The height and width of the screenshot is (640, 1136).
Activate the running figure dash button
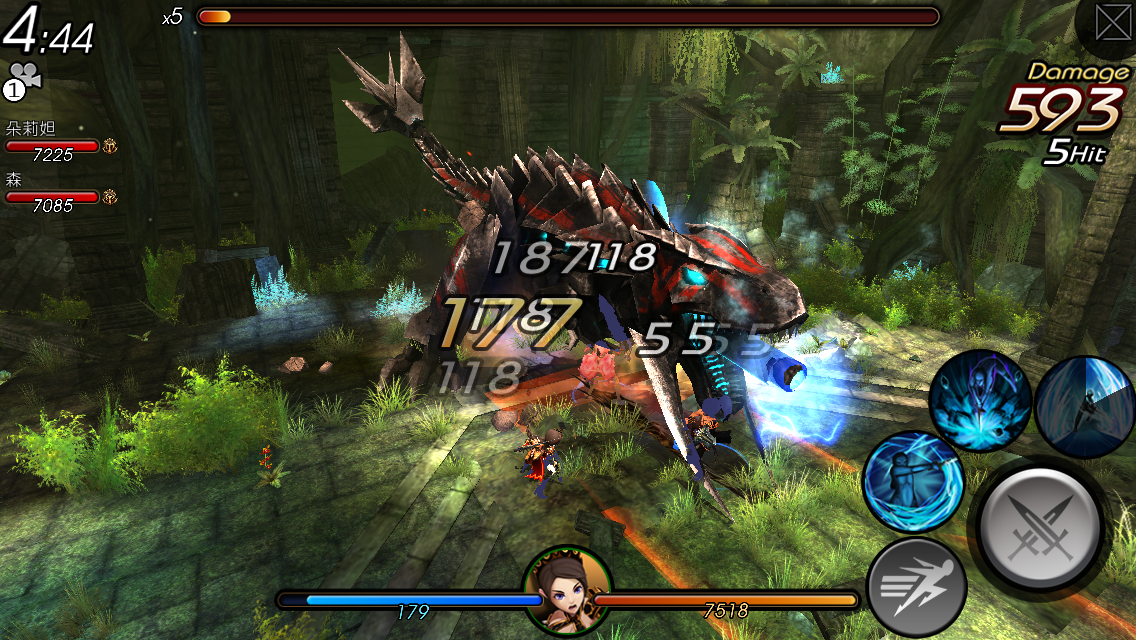(x=916, y=587)
